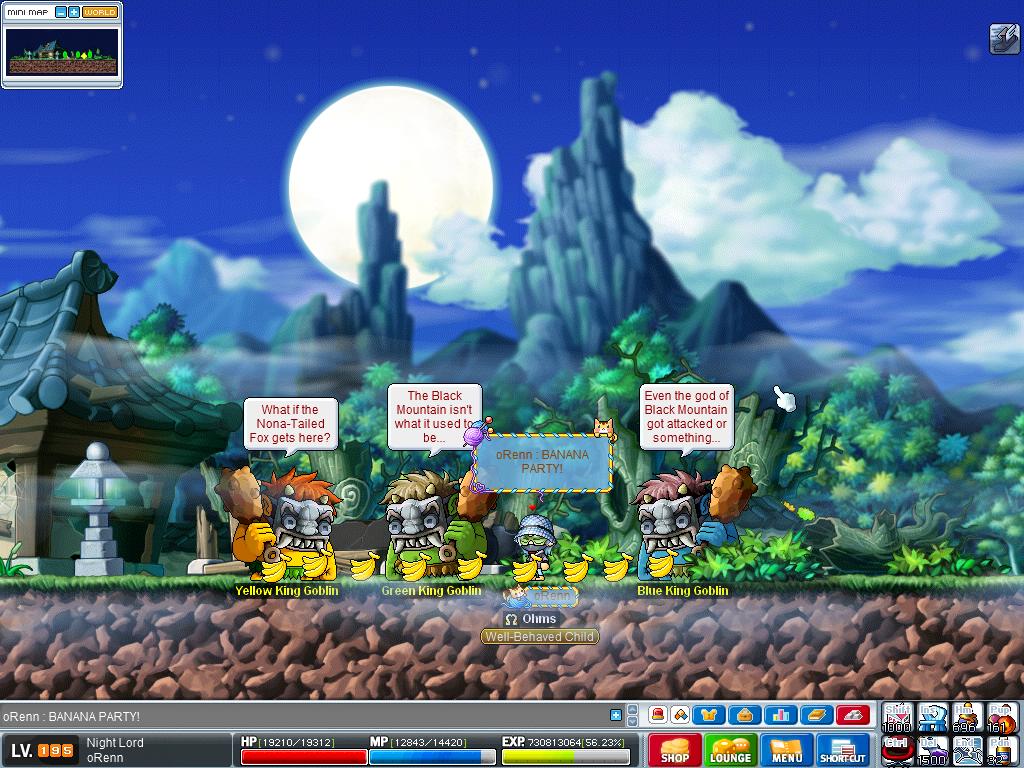Activate the winged-boot buff icon
The width and height of the screenshot is (1024, 768).
tap(1003, 38)
